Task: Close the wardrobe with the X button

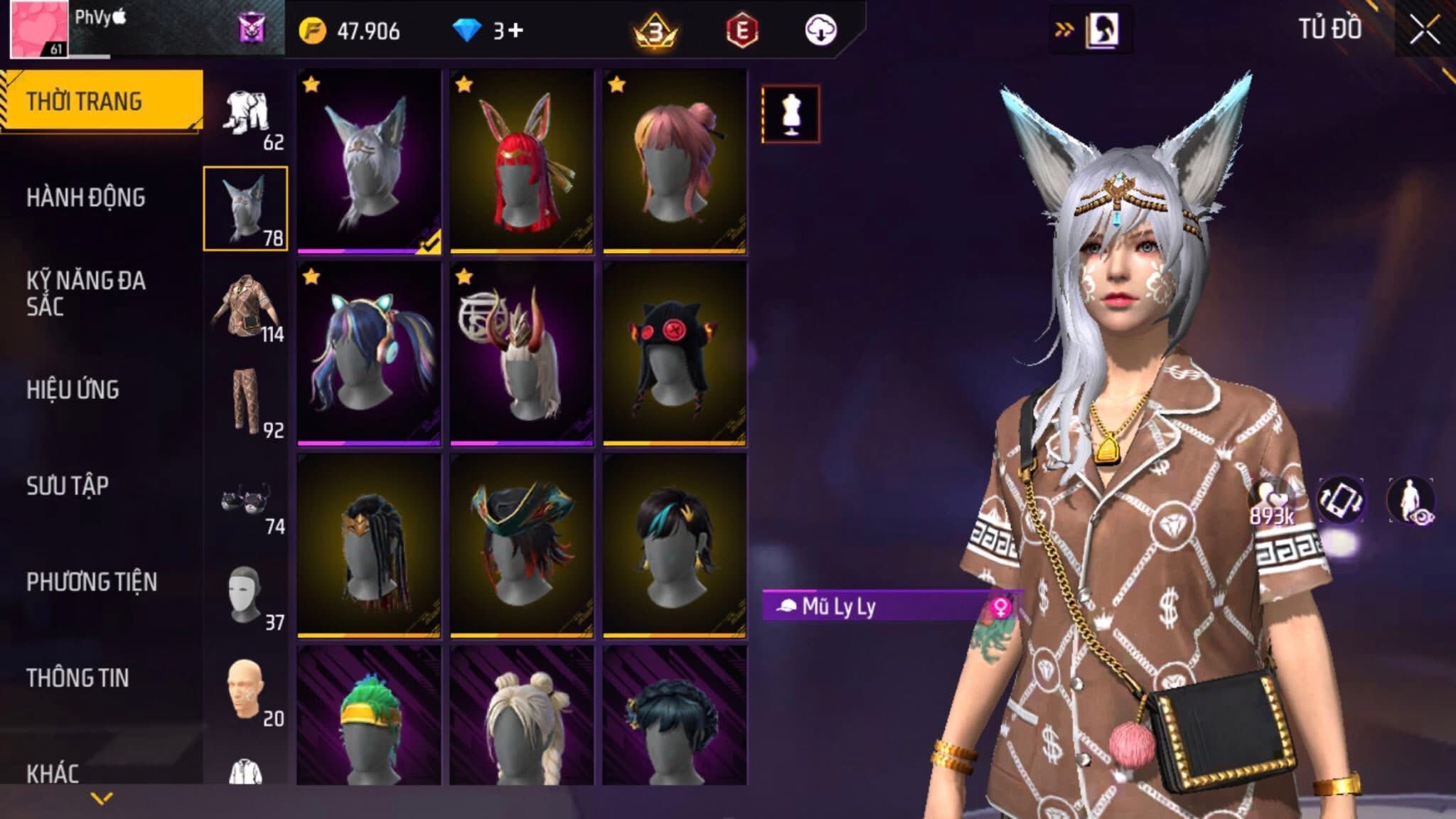Action: point(1424,31)
